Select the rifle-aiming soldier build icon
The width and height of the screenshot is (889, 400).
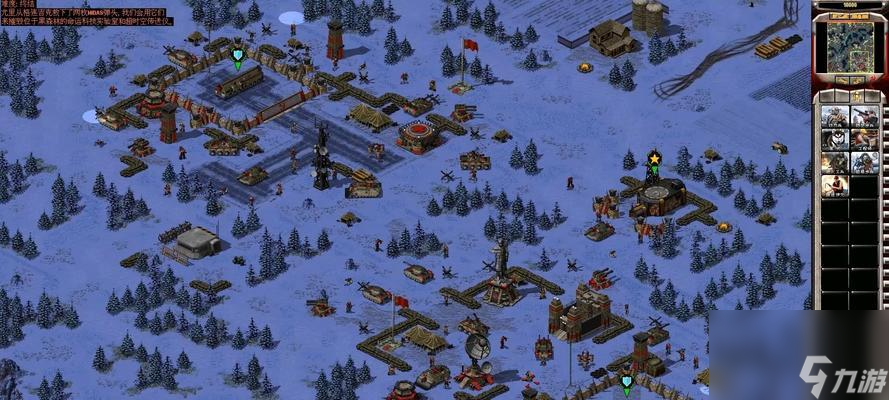[865, 116]
